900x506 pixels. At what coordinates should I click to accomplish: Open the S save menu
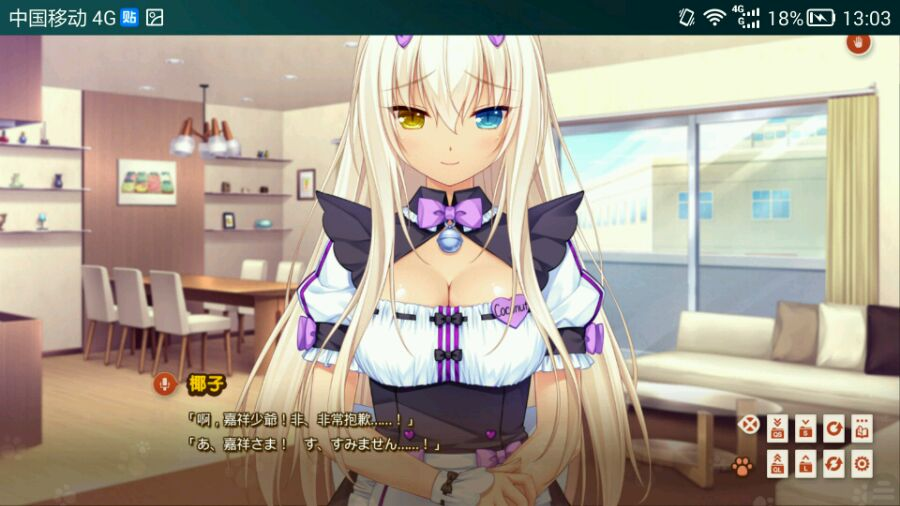[805, 429]
